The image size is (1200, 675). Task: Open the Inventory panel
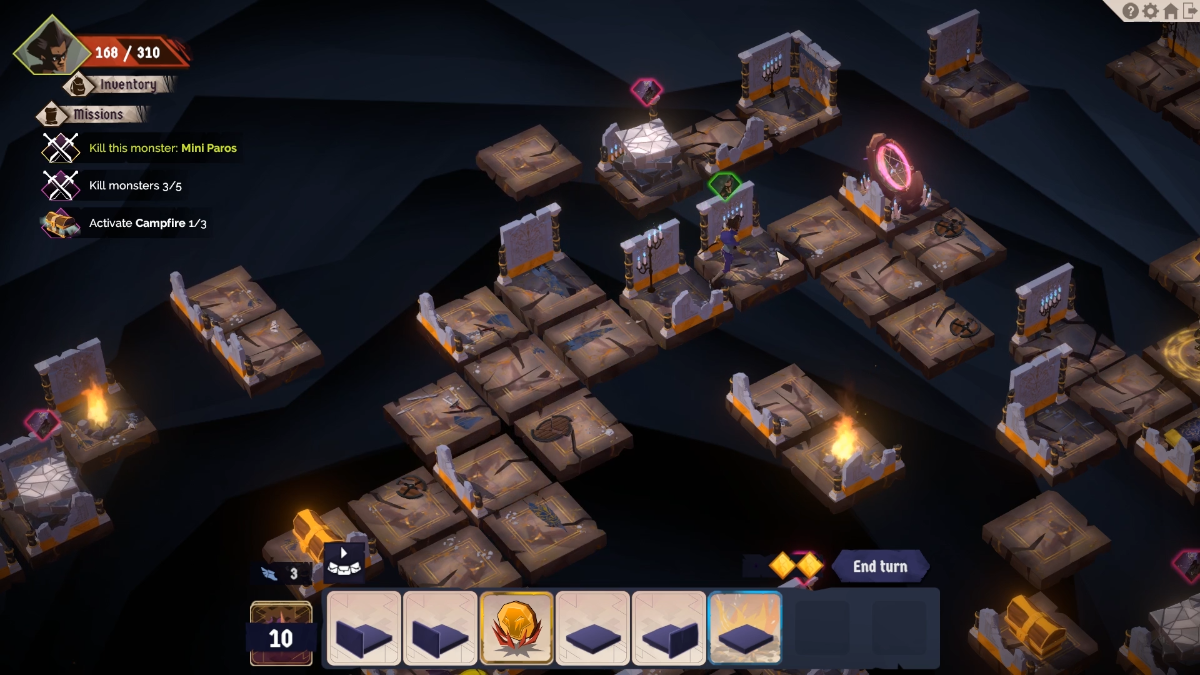coord(127,85)
